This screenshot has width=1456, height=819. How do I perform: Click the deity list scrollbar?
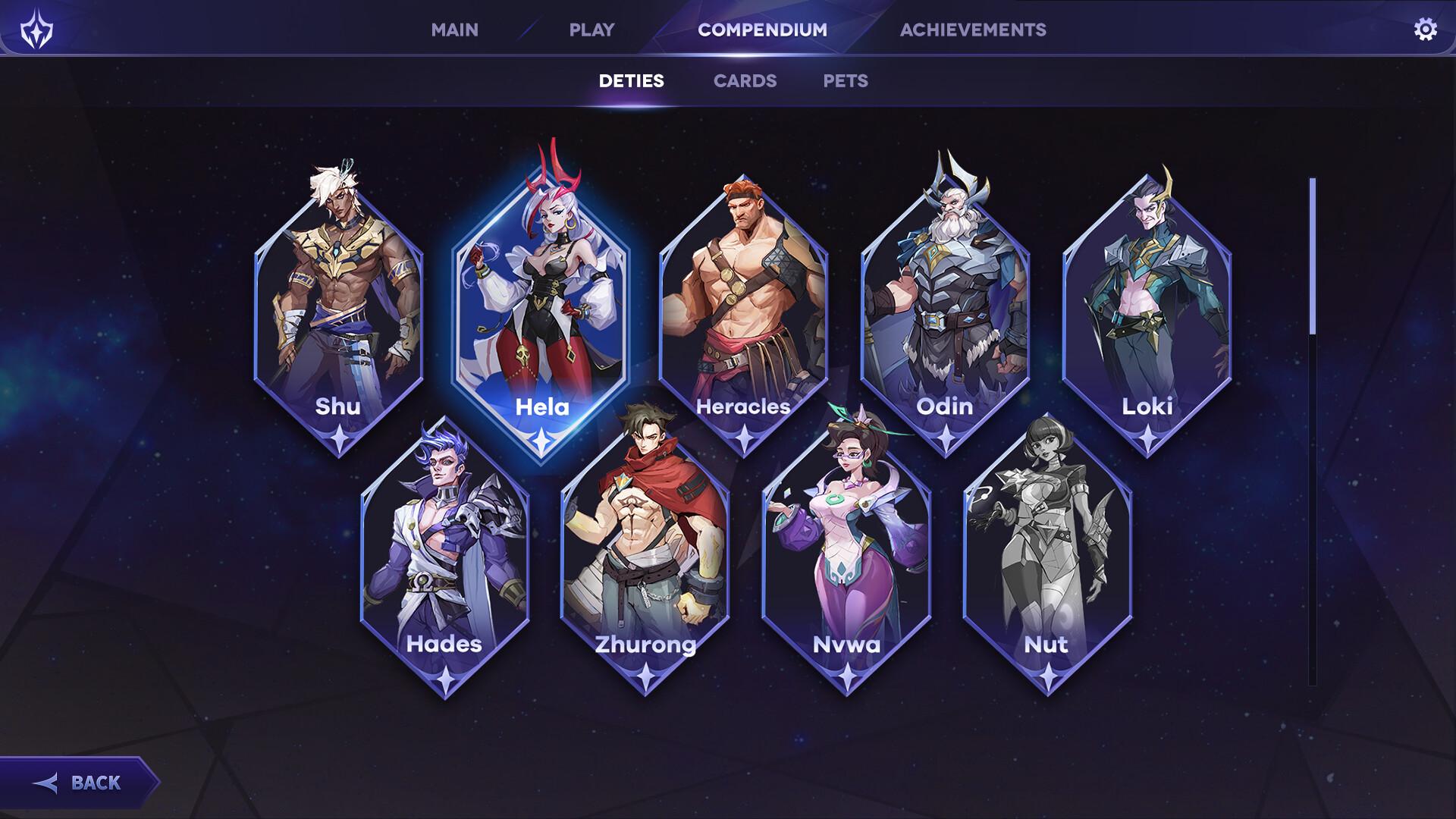[x=1313, y=256]
